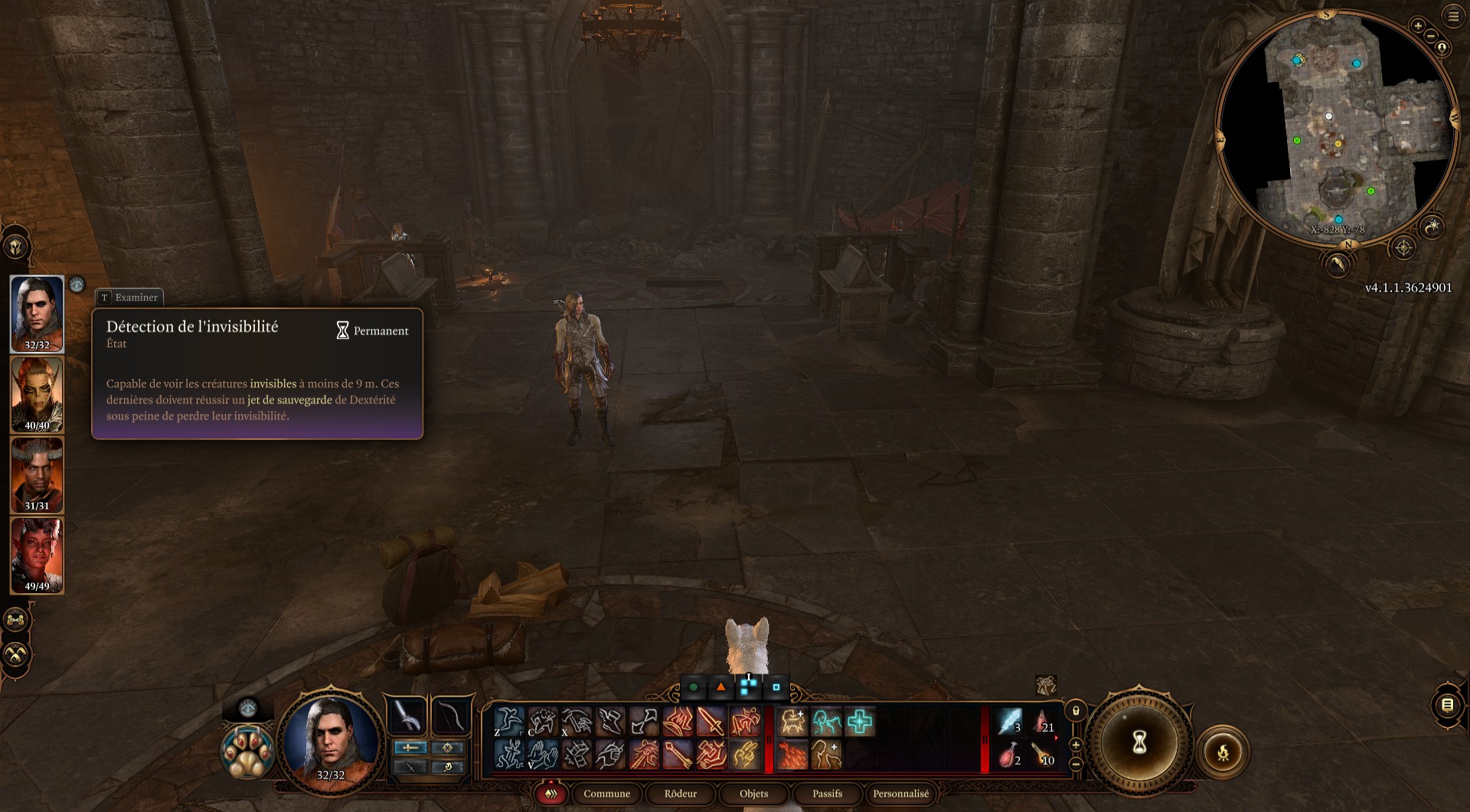Click the Examiner button on the tooltip
This screenshot has width=1470, height=812.
click(x=129, y=297)
